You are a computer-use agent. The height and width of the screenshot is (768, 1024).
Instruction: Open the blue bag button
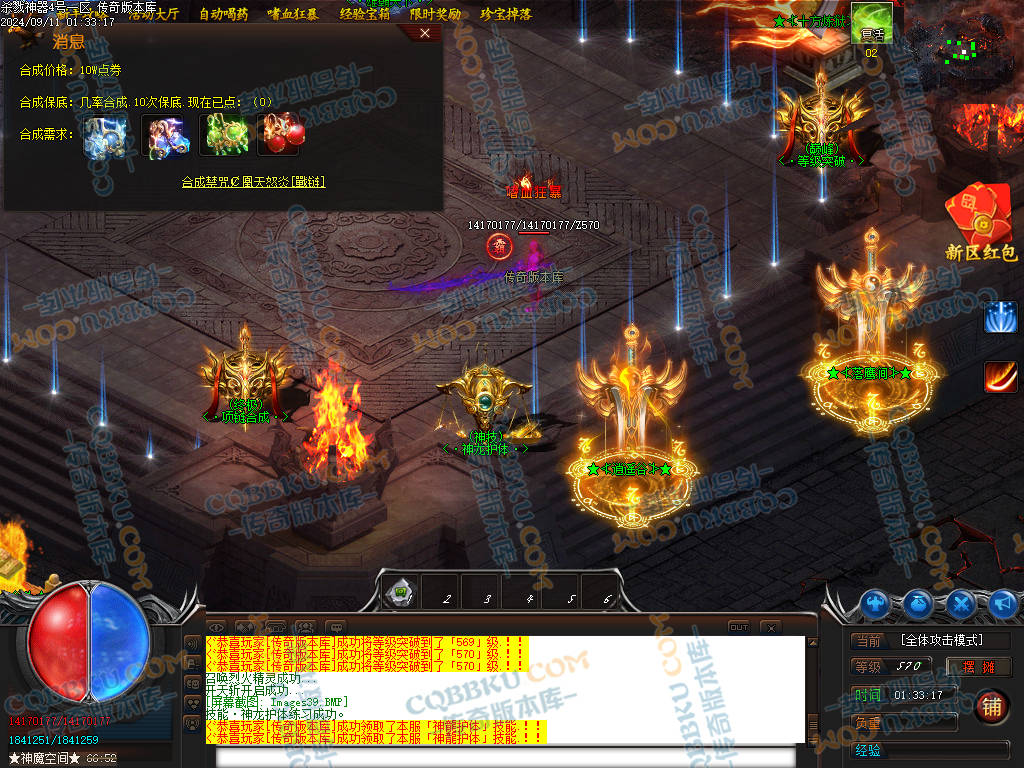(919, 603)
